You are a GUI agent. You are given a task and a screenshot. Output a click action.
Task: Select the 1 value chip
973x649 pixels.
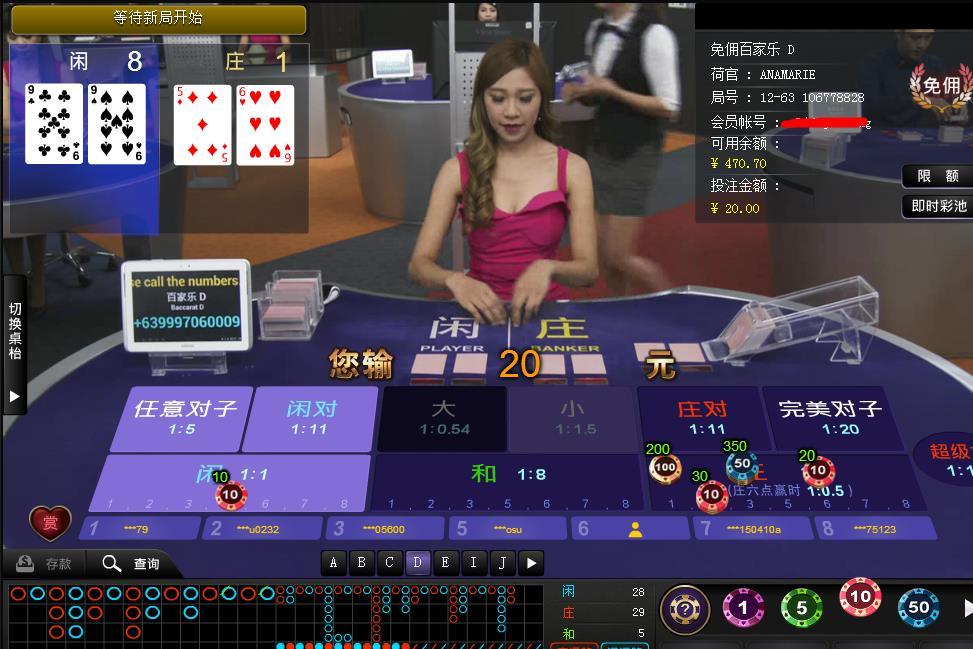pyautogui.click(x=743, y=607)
